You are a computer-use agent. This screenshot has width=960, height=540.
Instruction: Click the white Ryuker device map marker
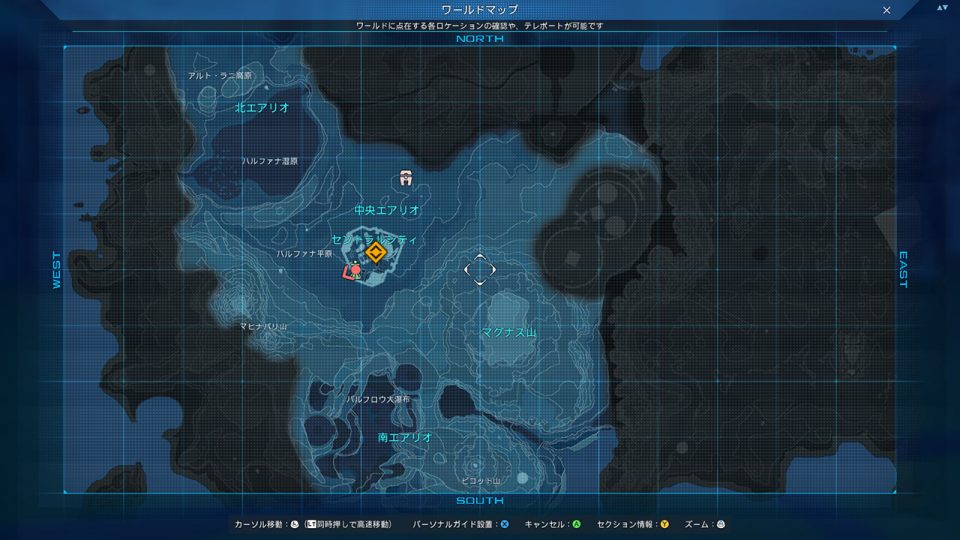tap(405, 178)
